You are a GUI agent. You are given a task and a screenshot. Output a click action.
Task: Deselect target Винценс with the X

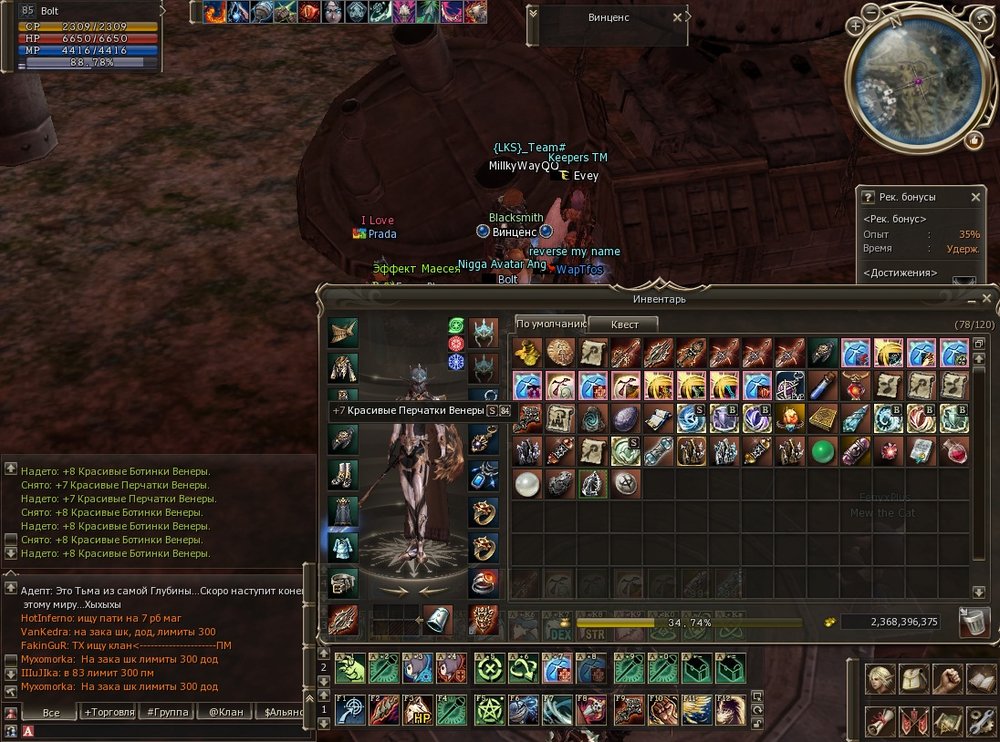point(678,17)
